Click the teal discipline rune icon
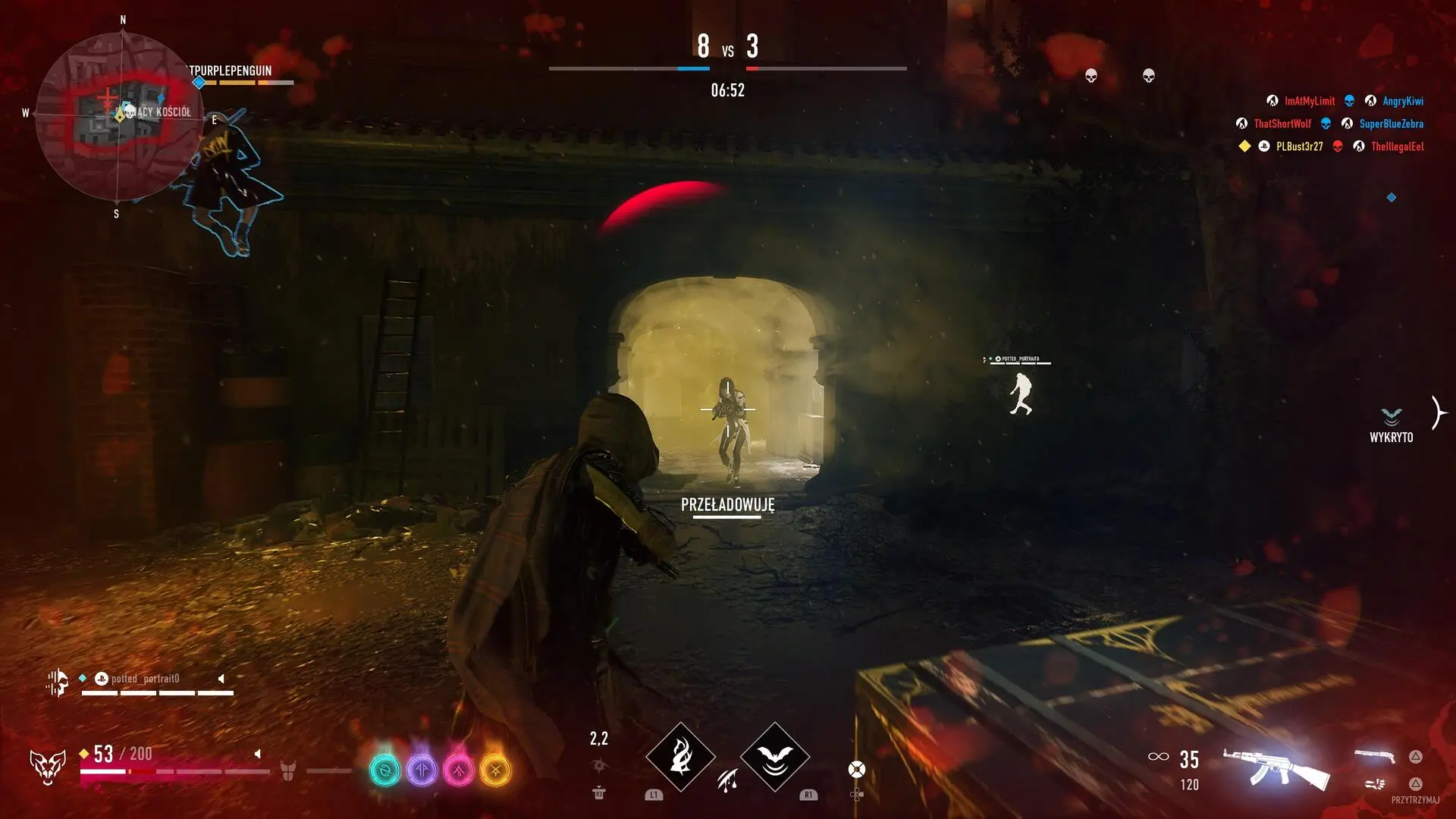Image resolution: width=1456 pixels, height=819 pixels. point(387,768)
